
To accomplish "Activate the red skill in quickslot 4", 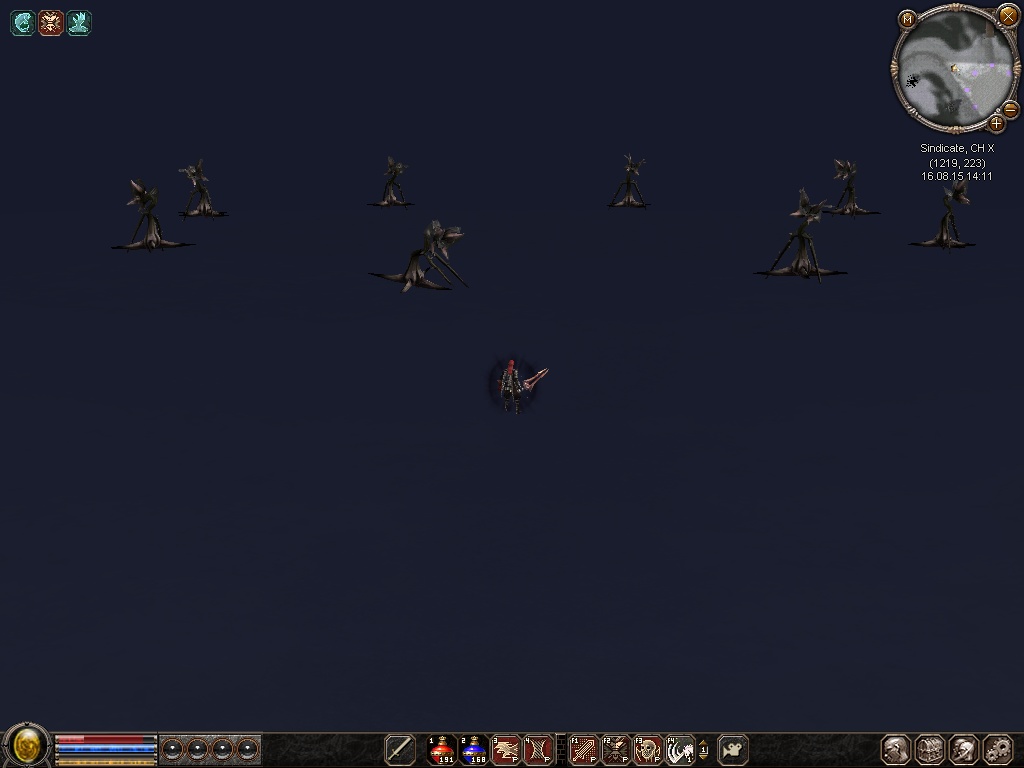I will (x=538, y=749).
